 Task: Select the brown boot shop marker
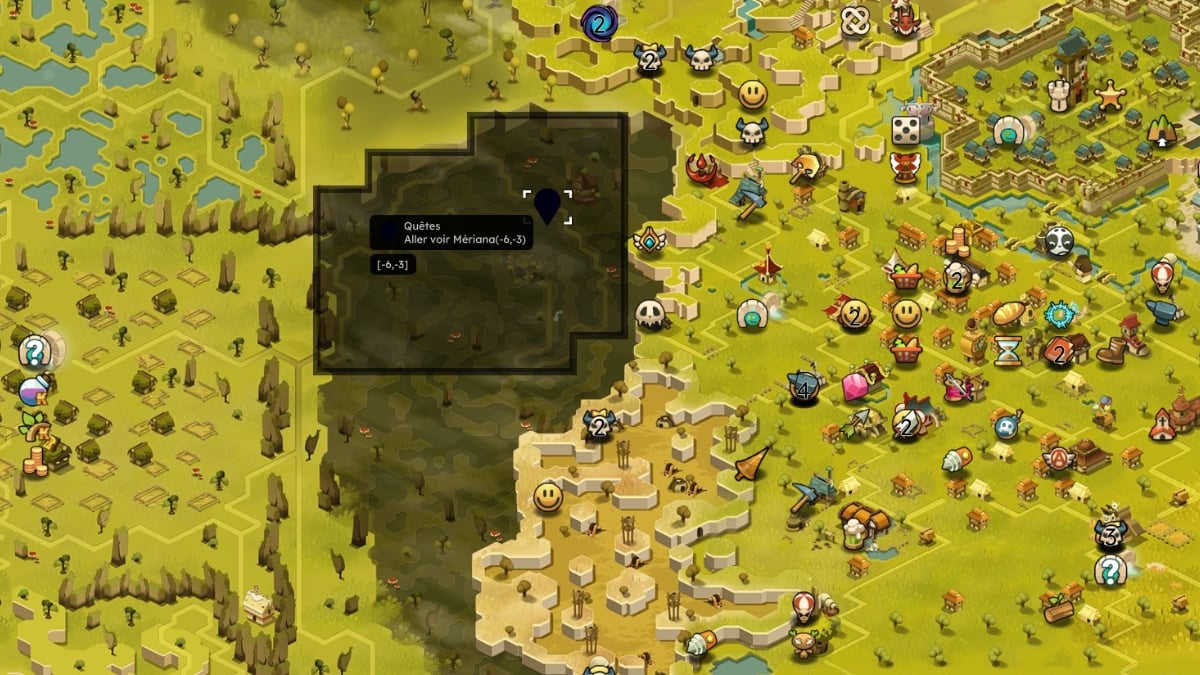coord(1112,350)
